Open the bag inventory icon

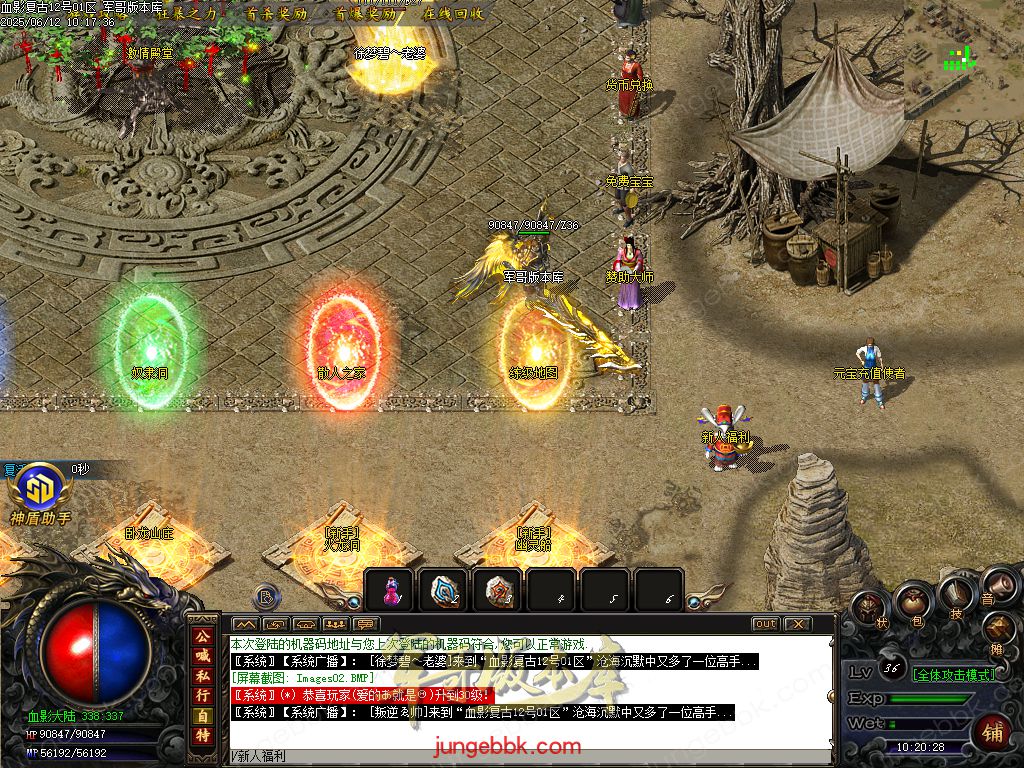pyautogui.click(x=913, y=600)
